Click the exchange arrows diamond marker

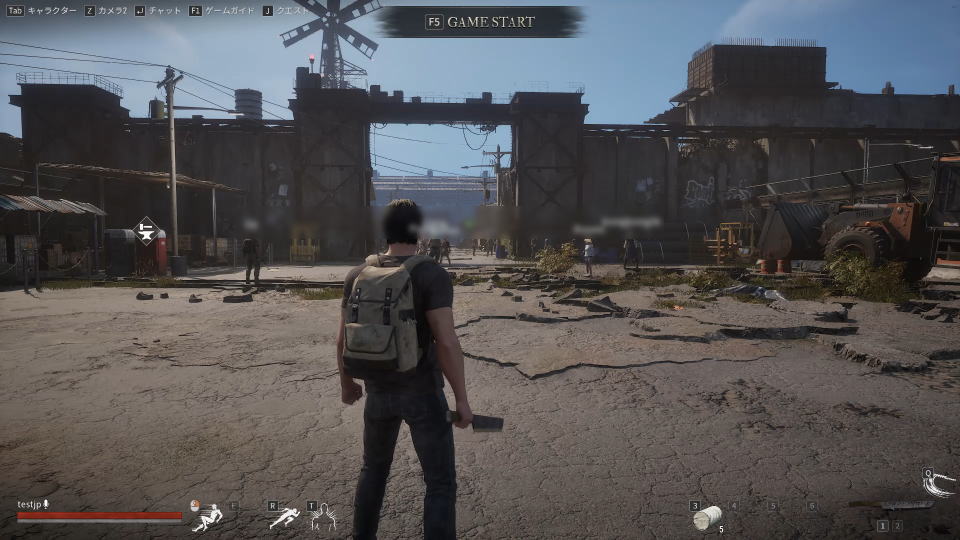pos(147,232)
